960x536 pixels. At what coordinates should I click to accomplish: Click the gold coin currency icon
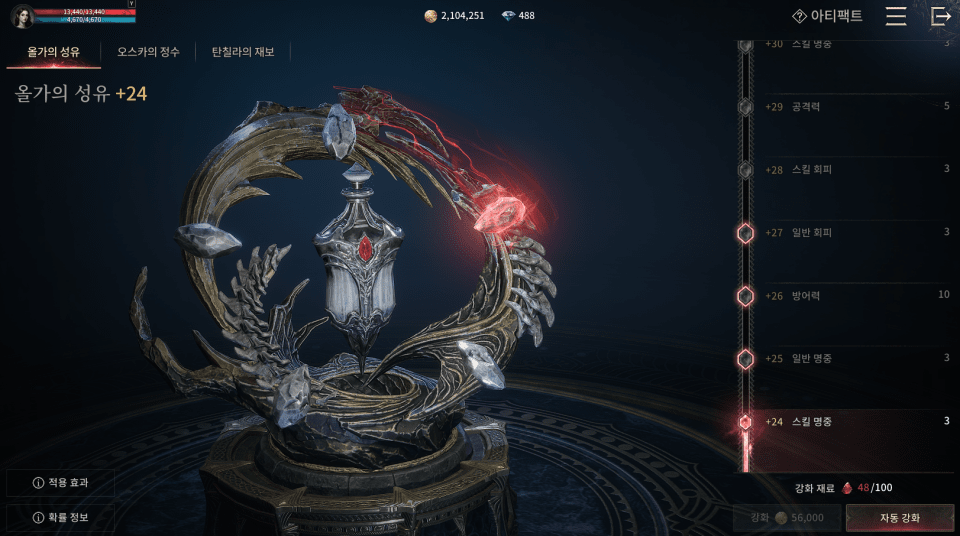(430, 16)
